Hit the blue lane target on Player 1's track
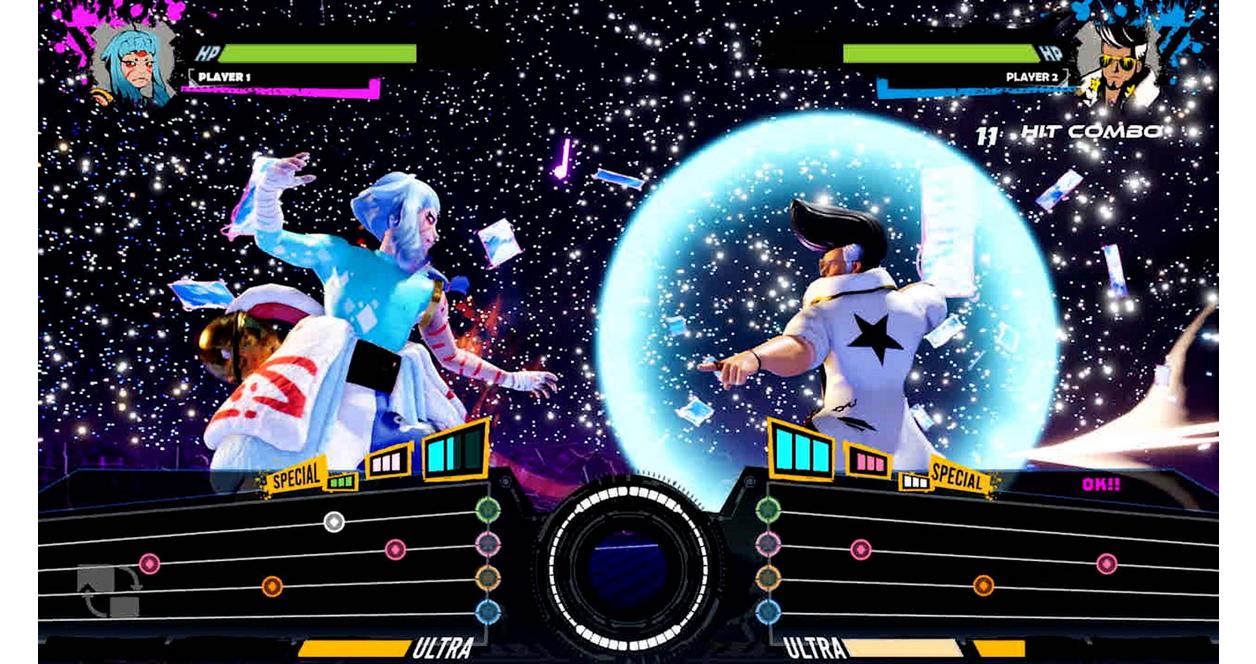 tap(487, 611)
